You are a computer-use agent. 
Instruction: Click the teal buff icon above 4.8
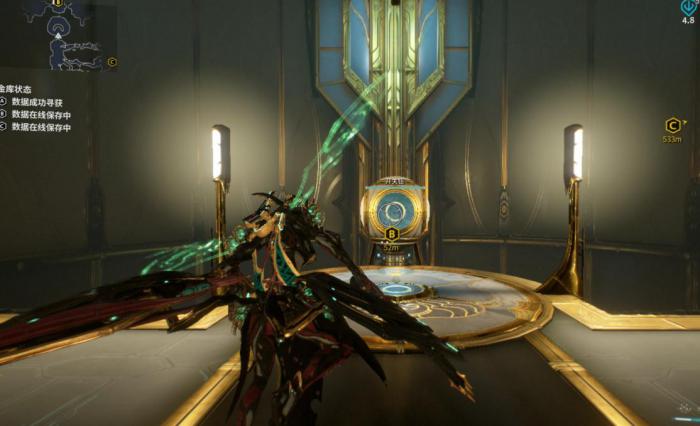point(687,5)
